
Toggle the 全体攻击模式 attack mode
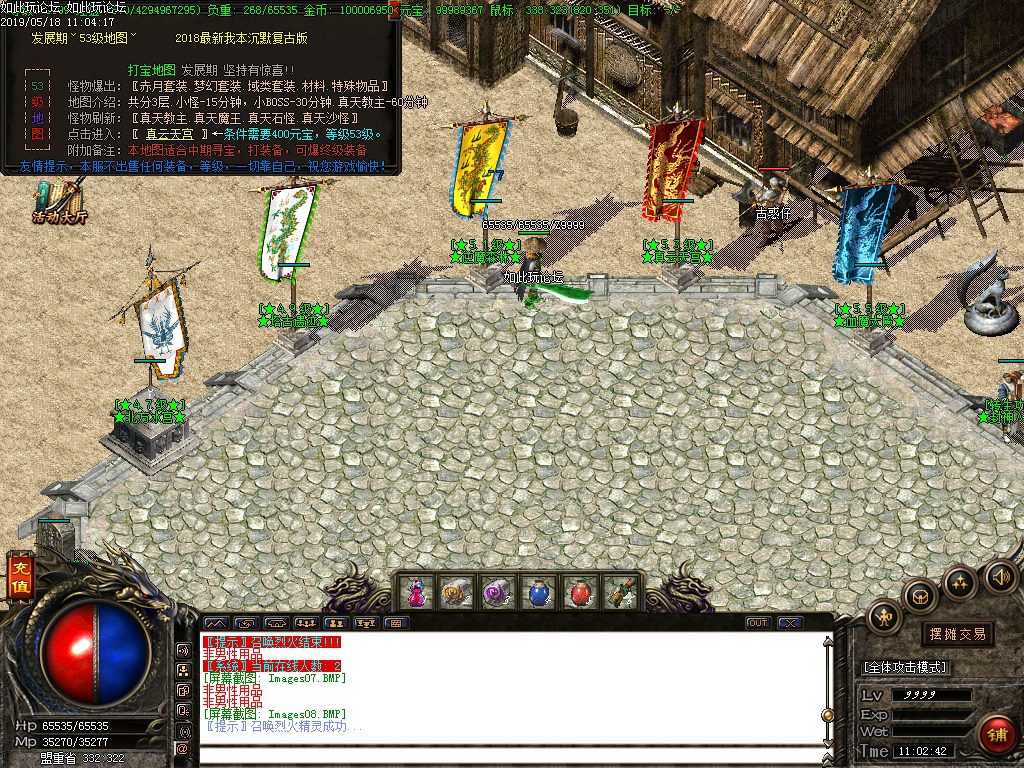click(905, 667)
